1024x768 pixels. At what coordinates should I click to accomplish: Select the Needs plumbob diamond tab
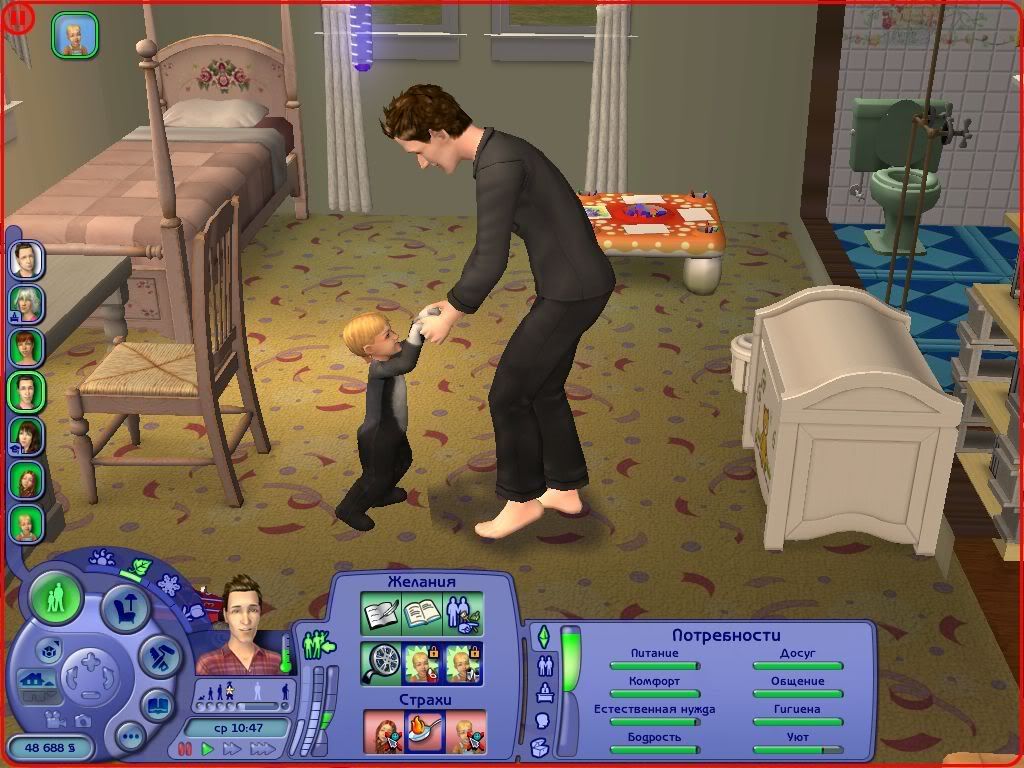coord(544,636)
